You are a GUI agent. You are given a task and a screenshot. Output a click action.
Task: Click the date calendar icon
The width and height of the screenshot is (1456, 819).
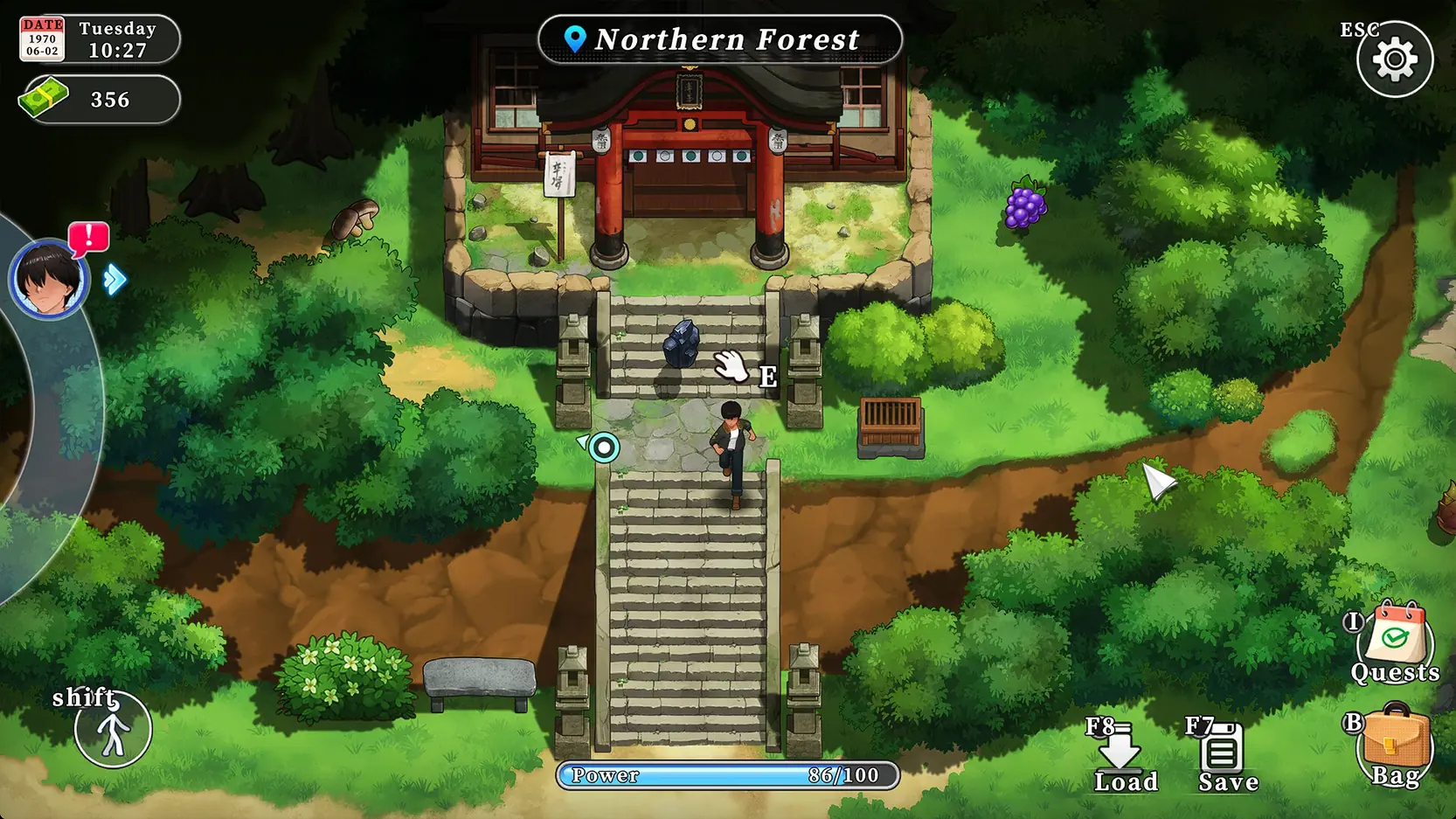pos(42,39)
